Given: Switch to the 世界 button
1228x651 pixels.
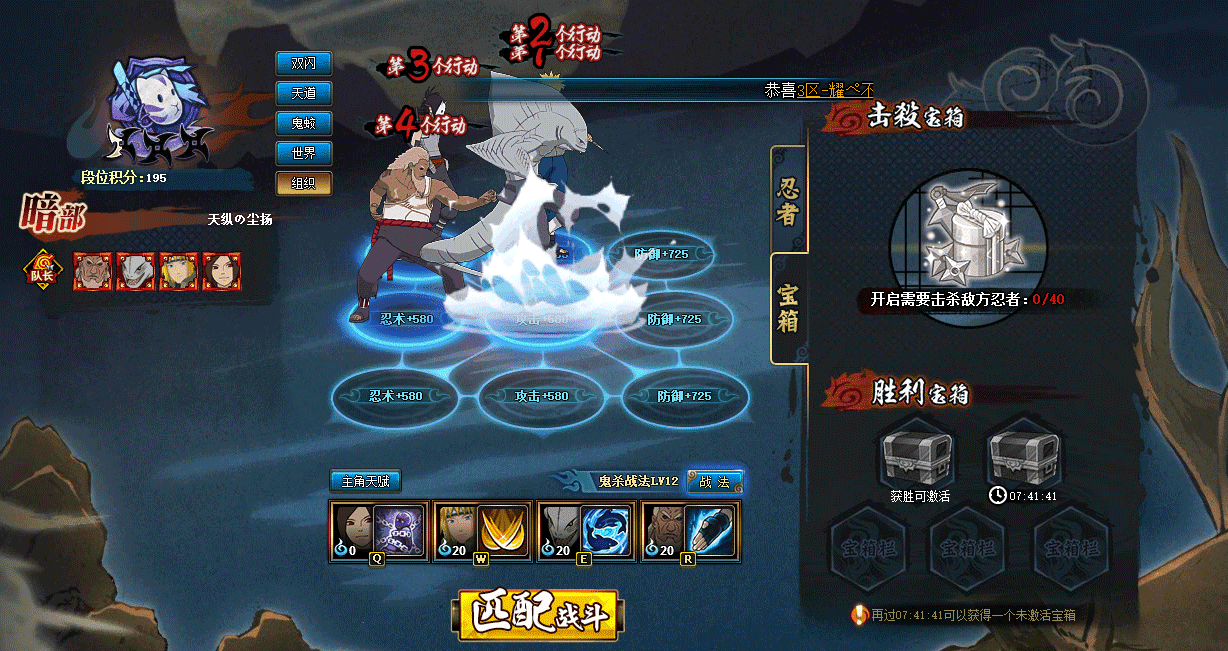Looking at the screenshot, I should (x=304, y=153).
